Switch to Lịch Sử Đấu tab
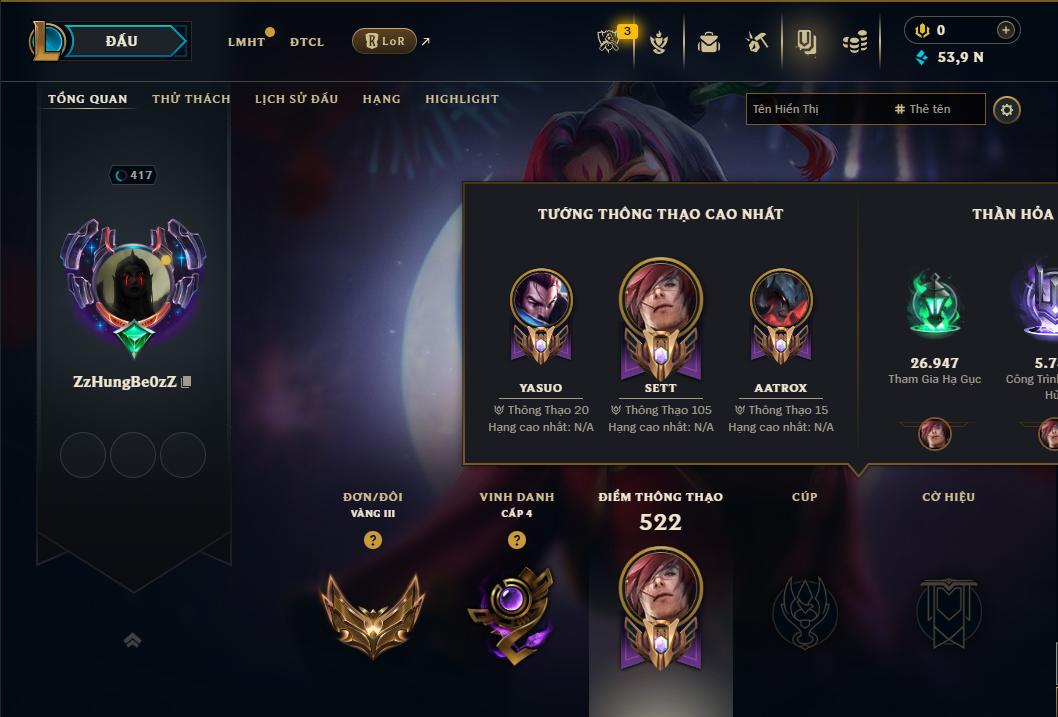Viewport: 1058px width, 717px height. click(x=296, y=99)
